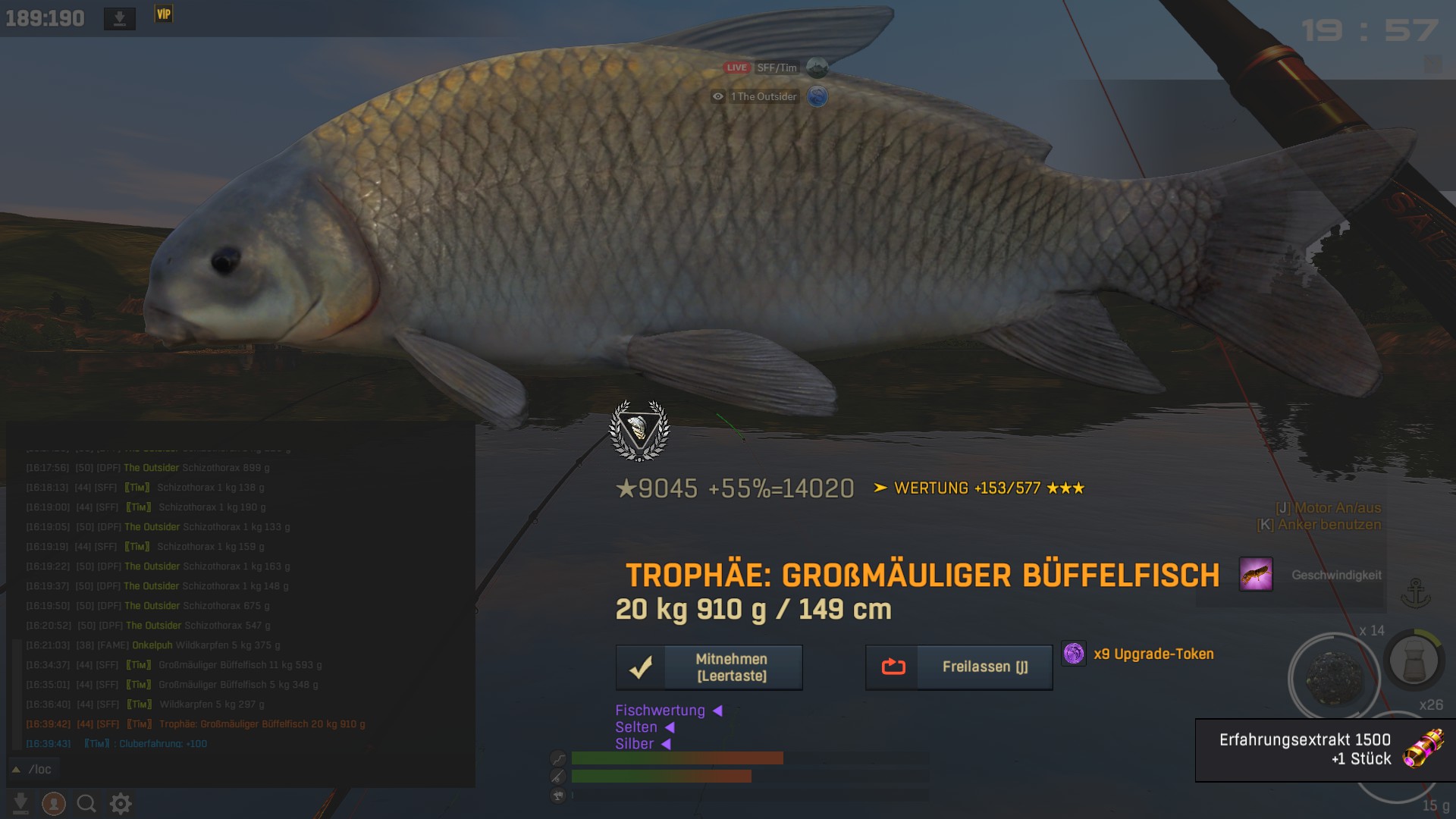Image resolution: width=1456 pixels, height=819 pixels.
Task: Release the fish with Freilassen
Action: click(x=959, y=667)
